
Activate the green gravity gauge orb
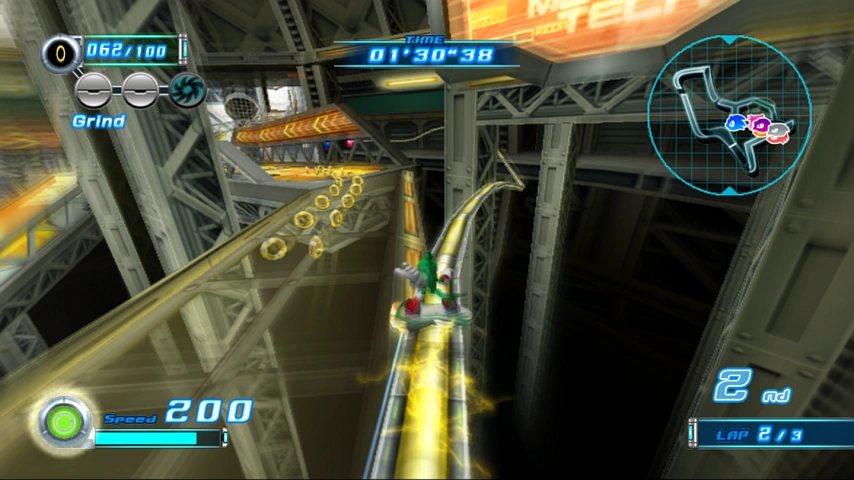(64, 423)
